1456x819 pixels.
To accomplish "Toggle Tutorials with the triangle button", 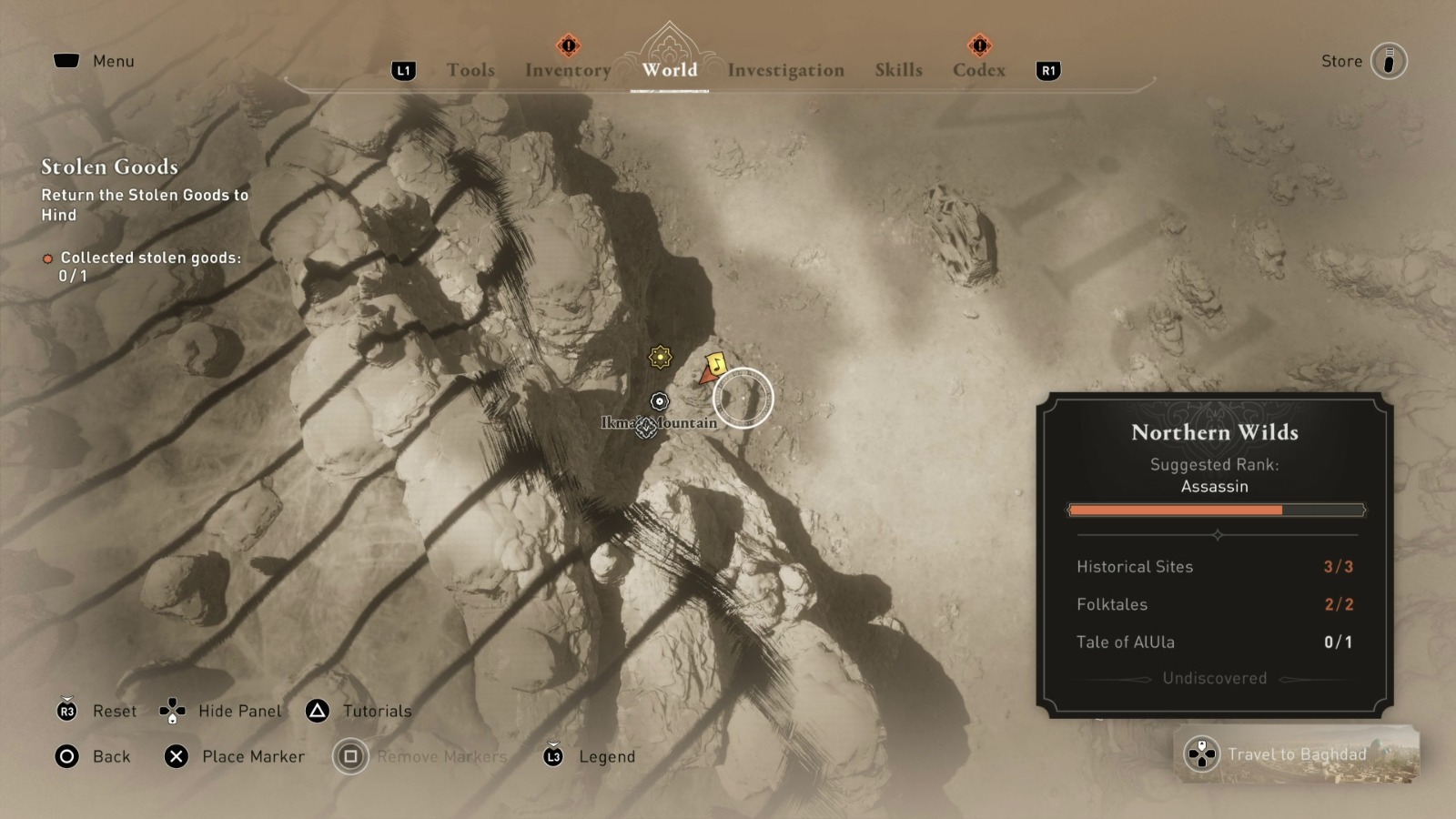I will tap(318, 711).
